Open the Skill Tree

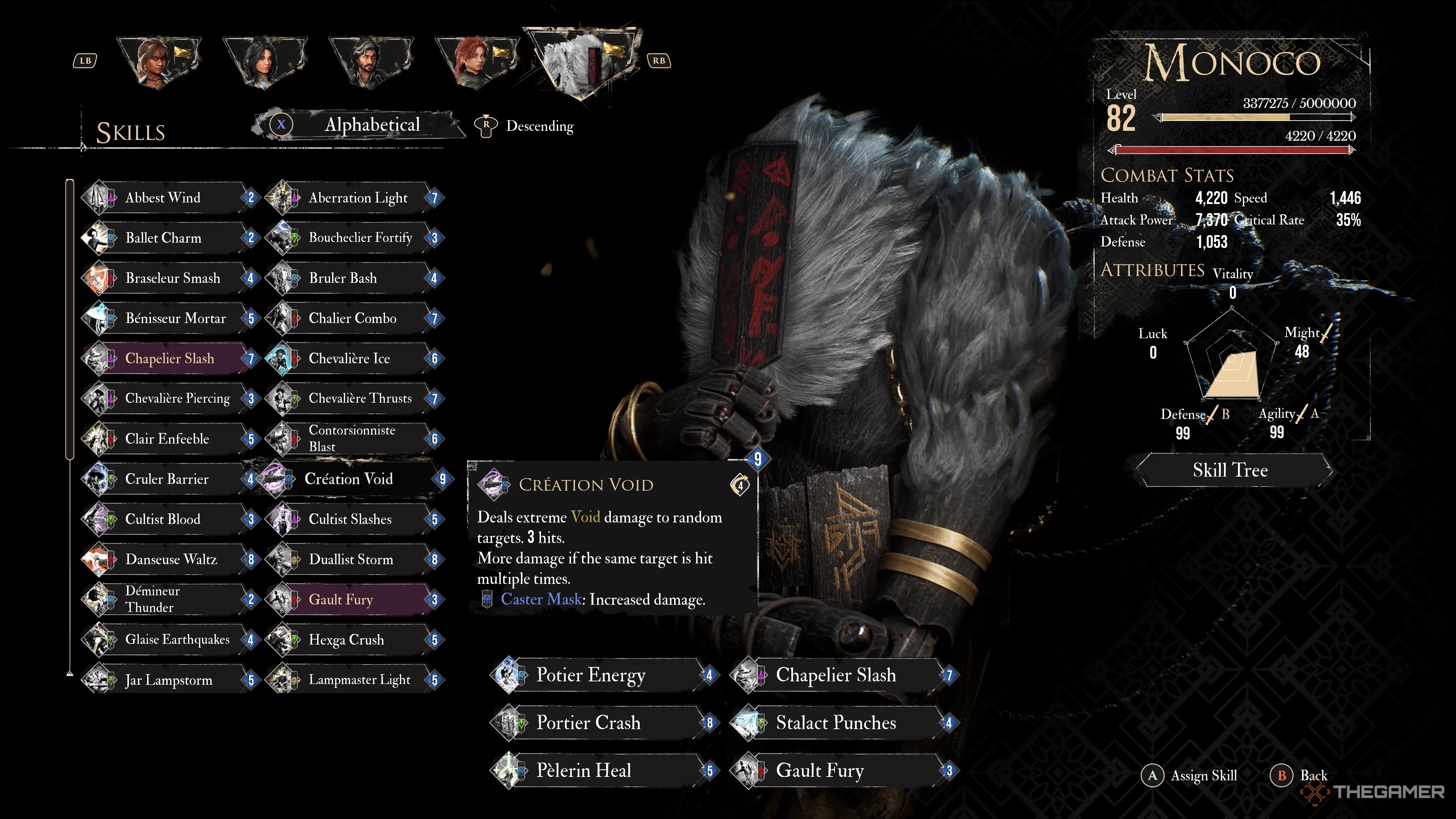click(x=1230, y=470)
